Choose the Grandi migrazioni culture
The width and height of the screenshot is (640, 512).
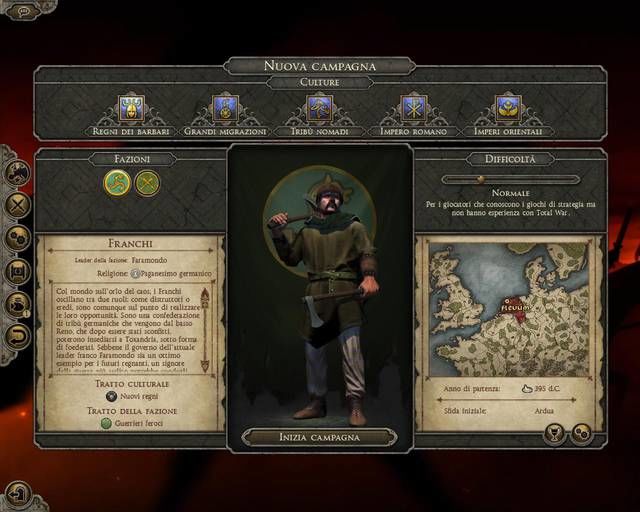(225, 109)
